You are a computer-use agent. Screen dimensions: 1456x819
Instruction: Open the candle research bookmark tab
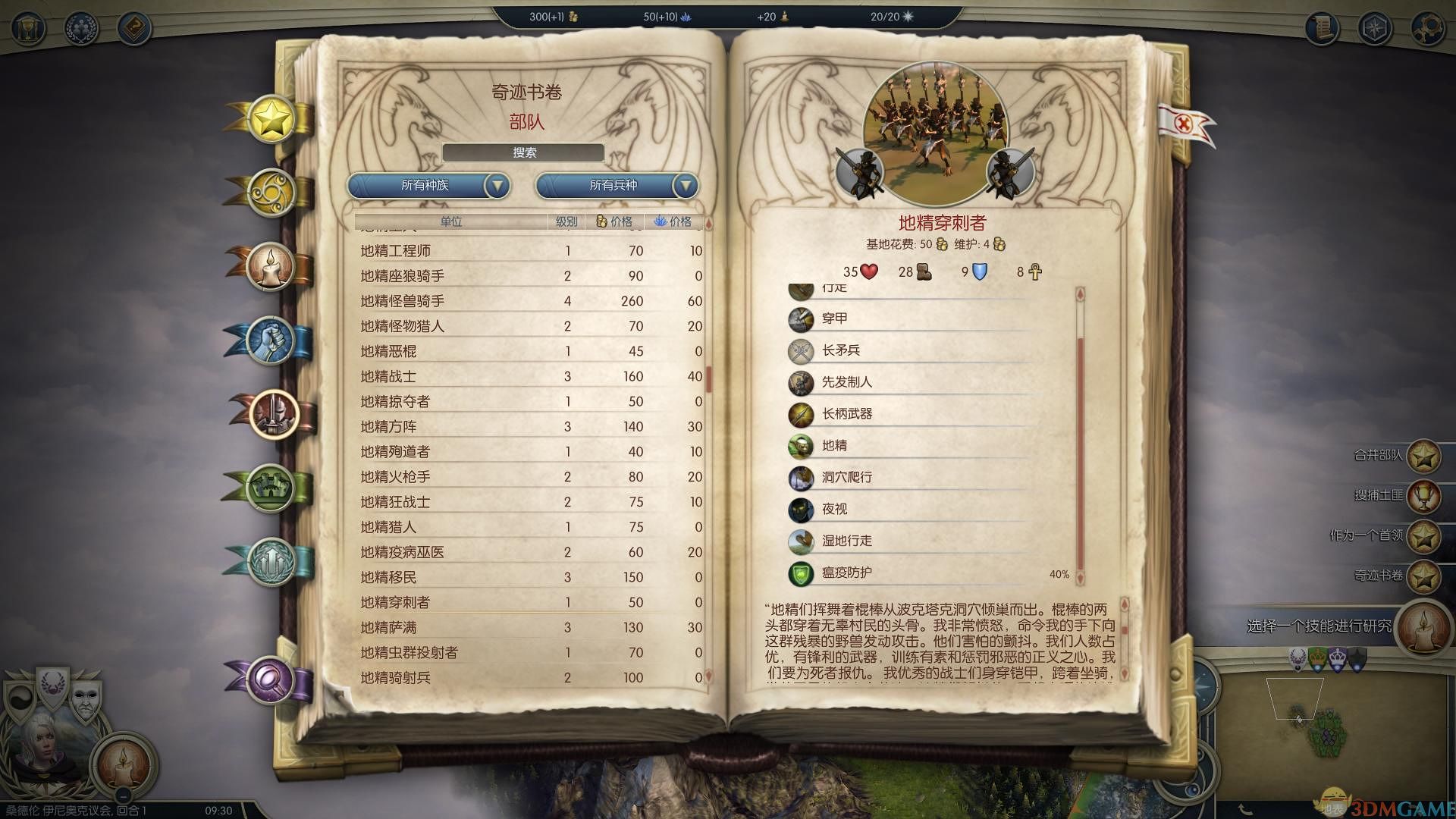269,267
